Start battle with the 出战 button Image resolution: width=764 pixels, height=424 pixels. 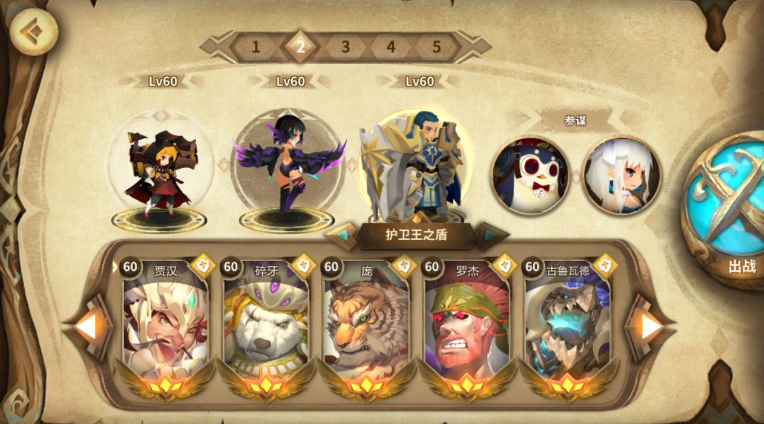[x=728, y=205]
